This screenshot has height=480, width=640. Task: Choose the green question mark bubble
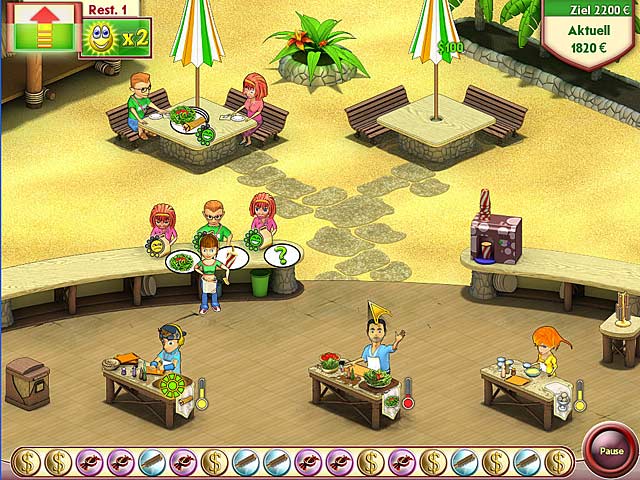point(281,255)
